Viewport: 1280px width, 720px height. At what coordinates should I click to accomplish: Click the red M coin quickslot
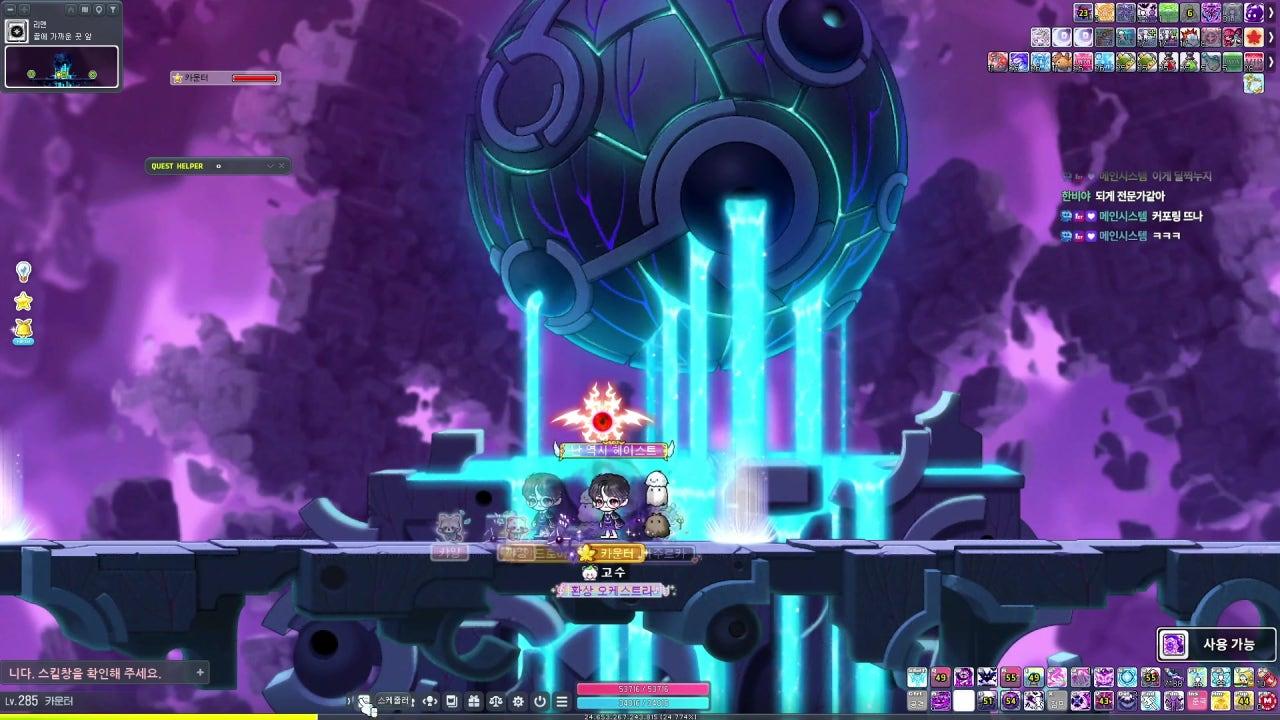tap(1269, 700)
